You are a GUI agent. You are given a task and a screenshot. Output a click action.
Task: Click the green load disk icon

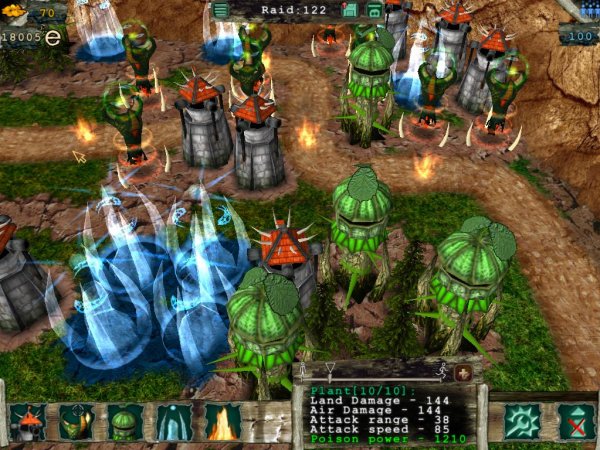coord(374,10)
